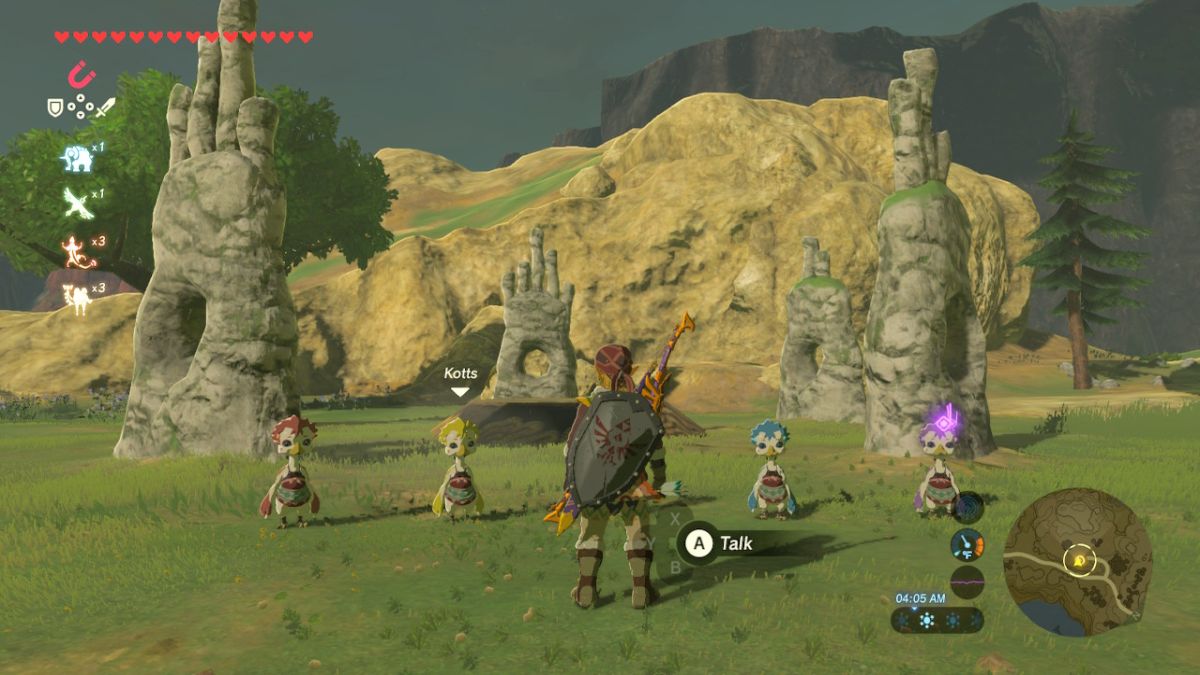This screenshot has width=1200, height=675.
Task: Select the yellow camel Urbosa's Fury icon
Action: (76, 298)
